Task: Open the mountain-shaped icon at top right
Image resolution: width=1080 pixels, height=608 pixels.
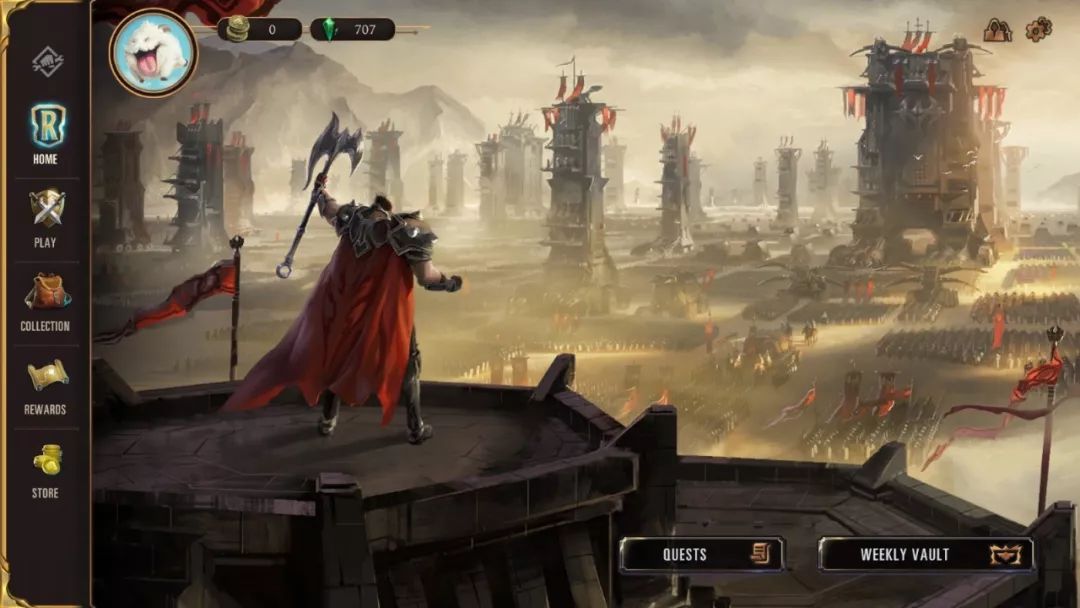Action: click(997, 30)
